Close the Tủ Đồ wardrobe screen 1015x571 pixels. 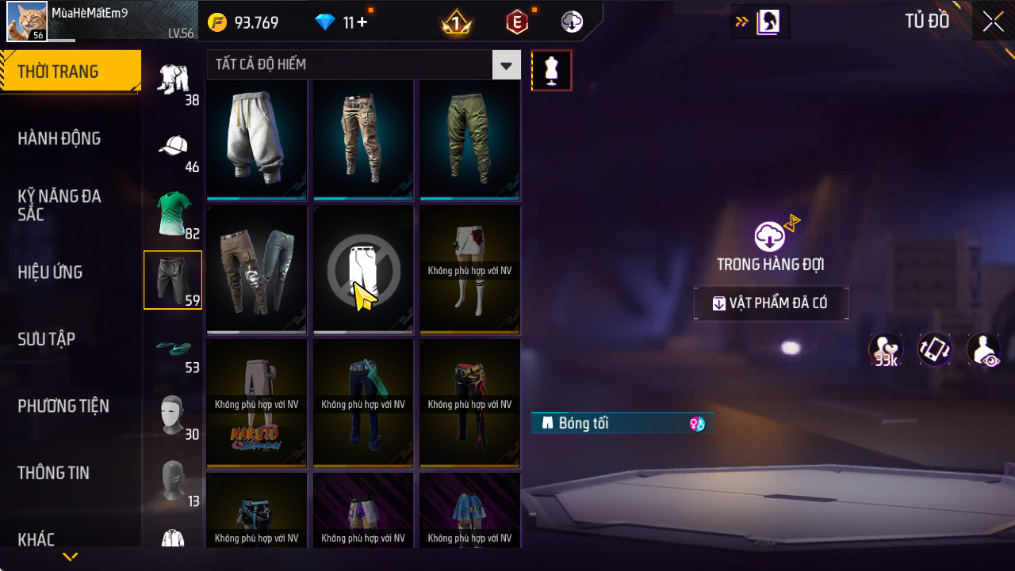point(992,22)
